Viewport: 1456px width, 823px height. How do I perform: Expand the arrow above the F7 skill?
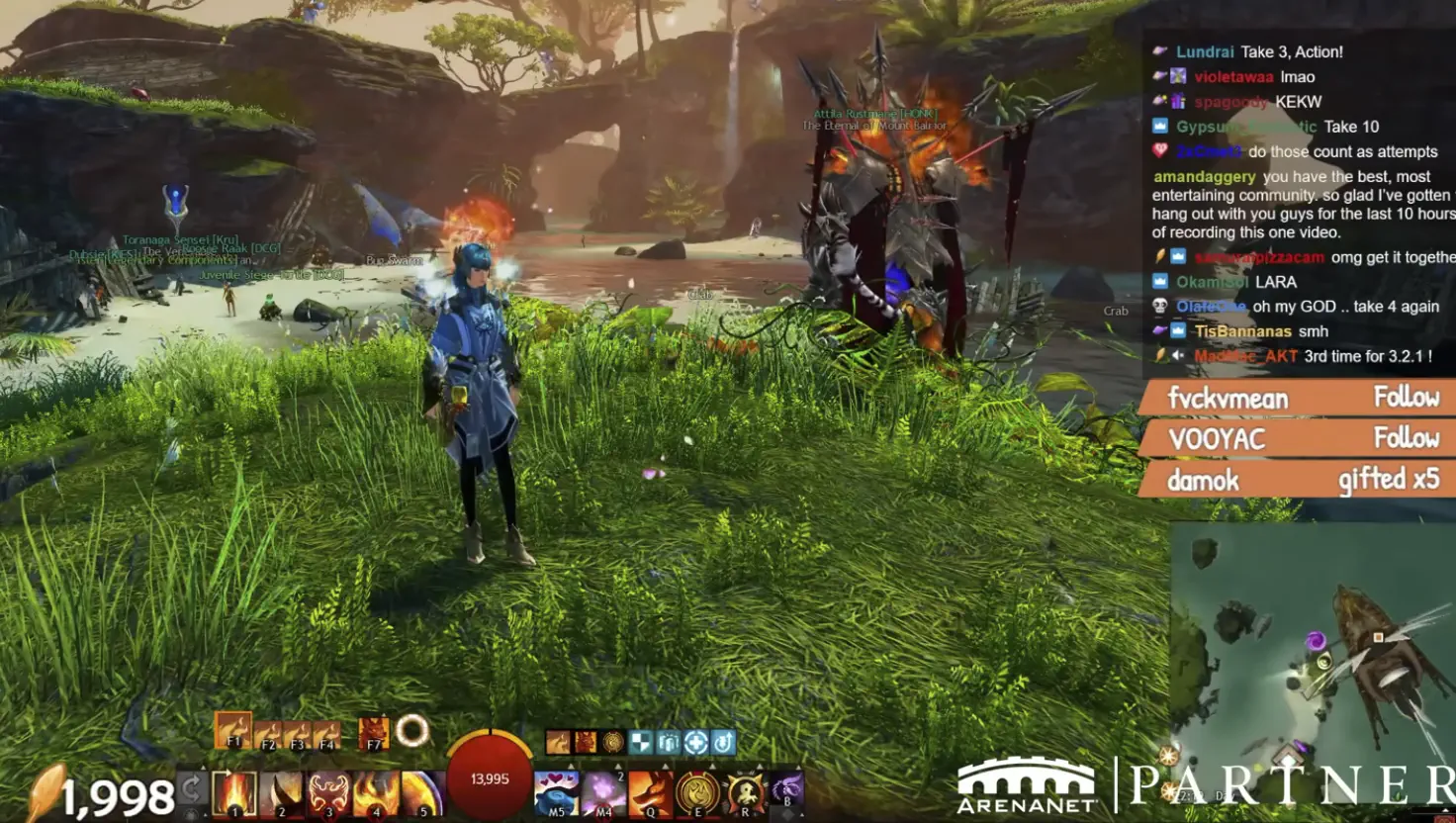(385, 714)
